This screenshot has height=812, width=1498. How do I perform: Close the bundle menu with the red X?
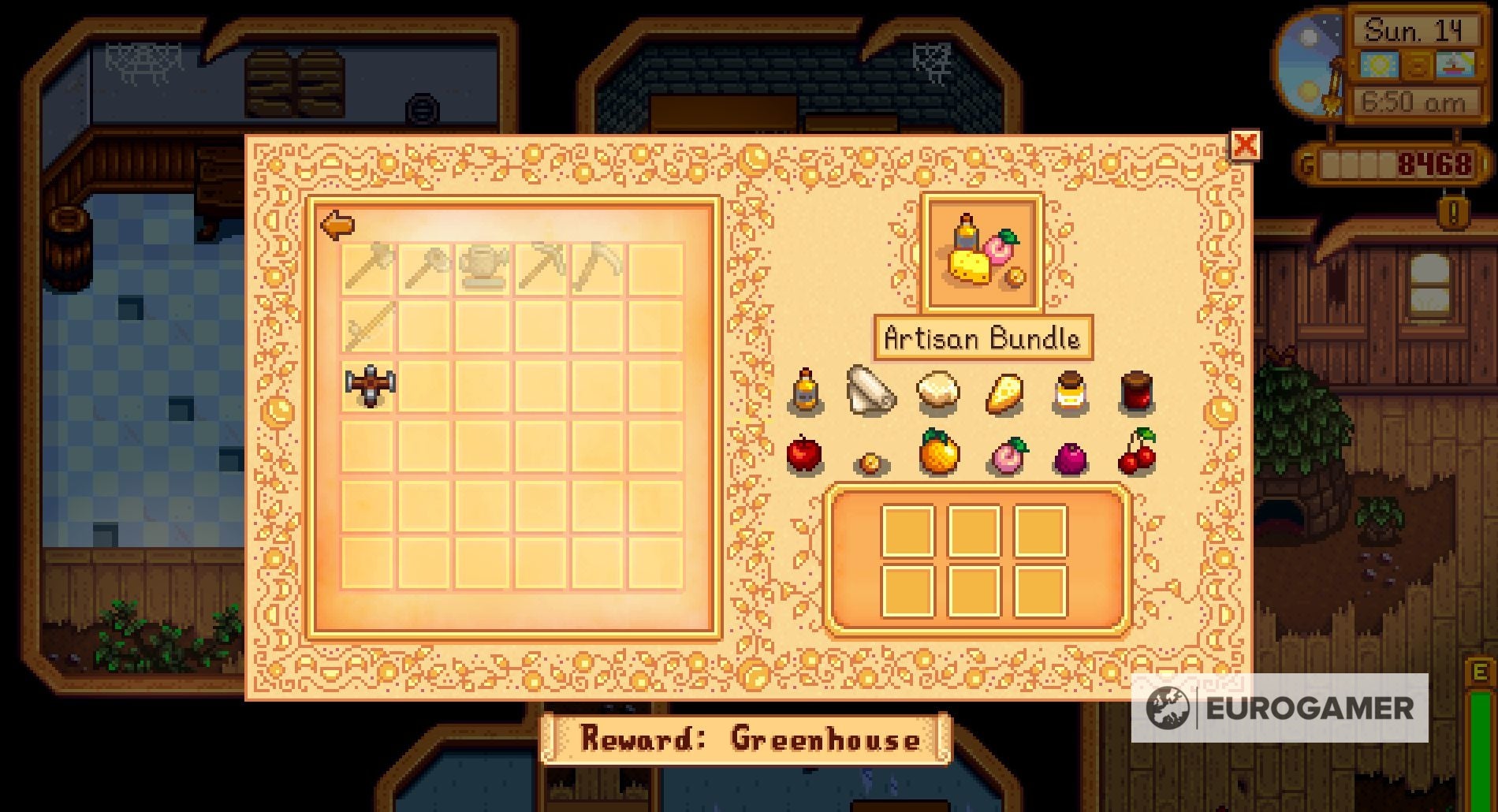tap(1243, 146)
